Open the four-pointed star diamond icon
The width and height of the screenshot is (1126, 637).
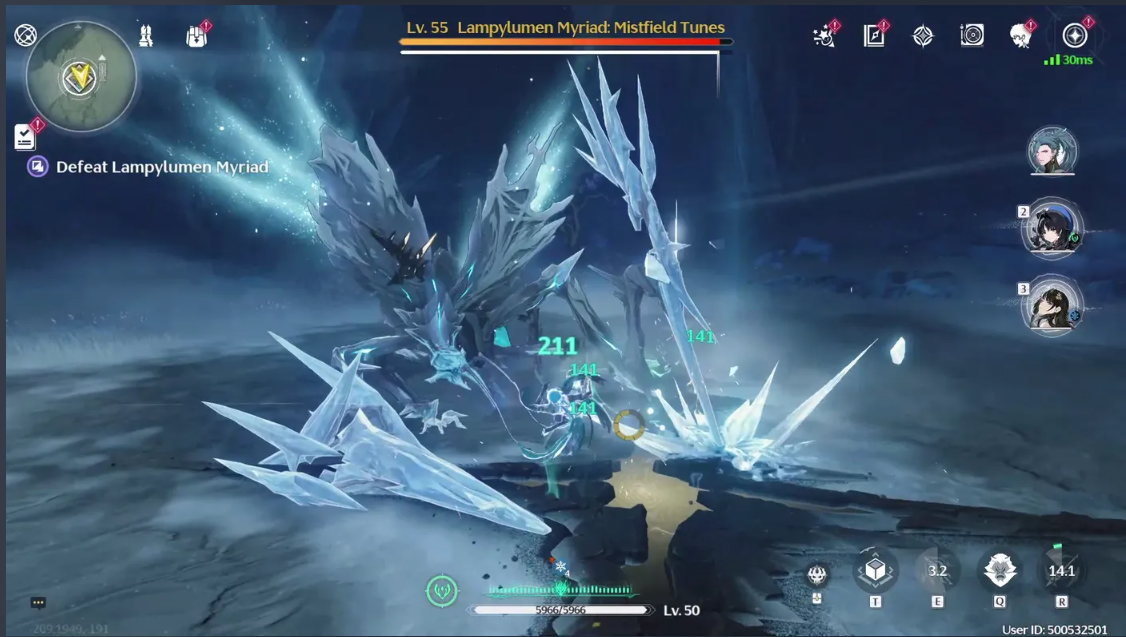click(x=923, y=36)
